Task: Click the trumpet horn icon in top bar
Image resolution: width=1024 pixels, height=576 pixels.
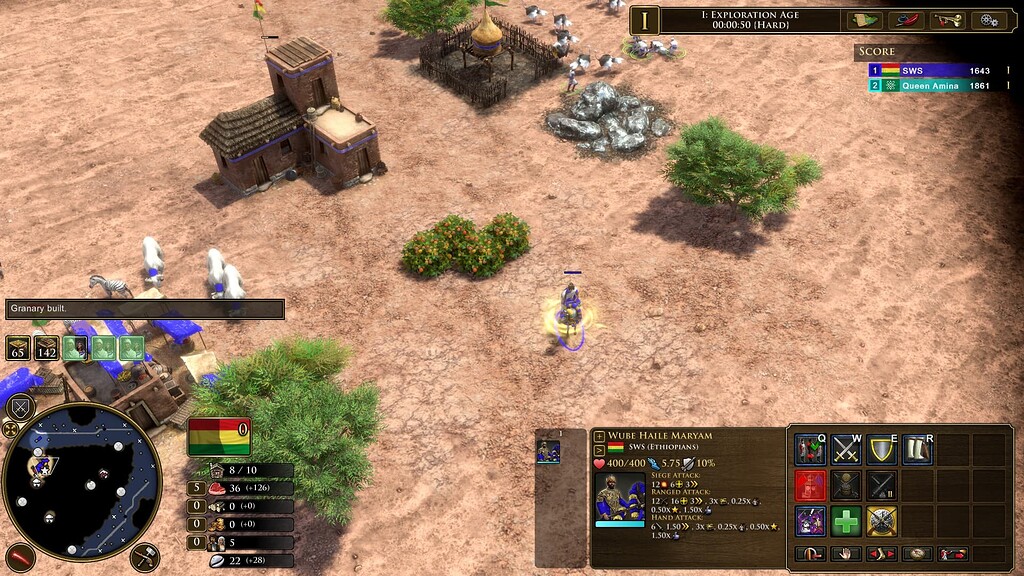Action: (944, 20)
